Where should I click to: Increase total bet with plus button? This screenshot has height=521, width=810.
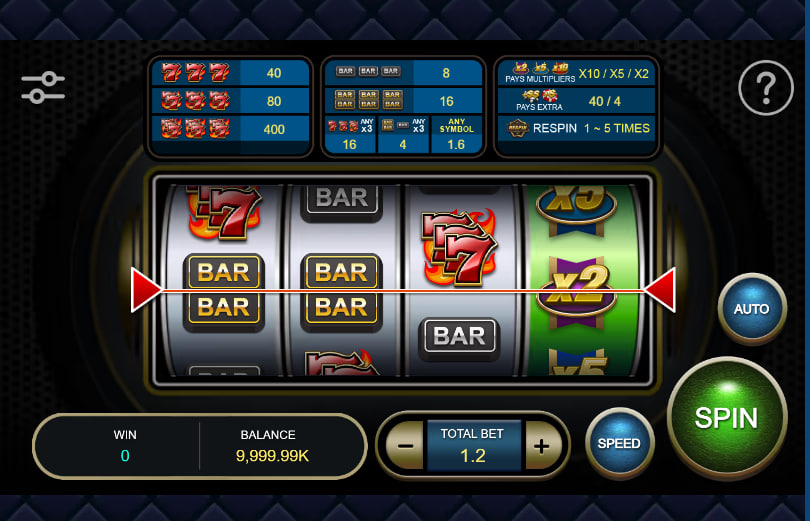click(x=541, y=446)
